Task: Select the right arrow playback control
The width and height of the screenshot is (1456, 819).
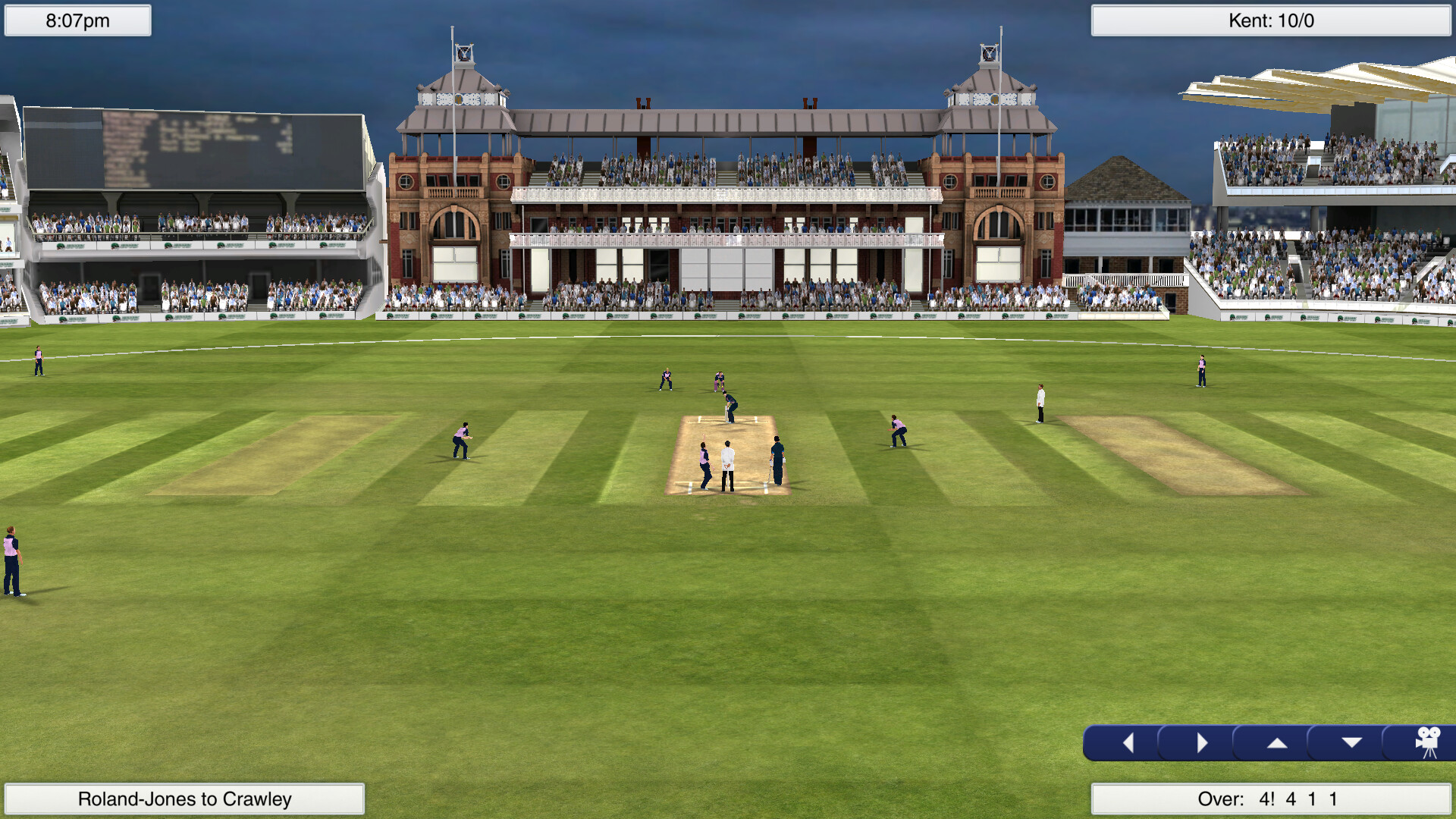Action: [1203, 742]
